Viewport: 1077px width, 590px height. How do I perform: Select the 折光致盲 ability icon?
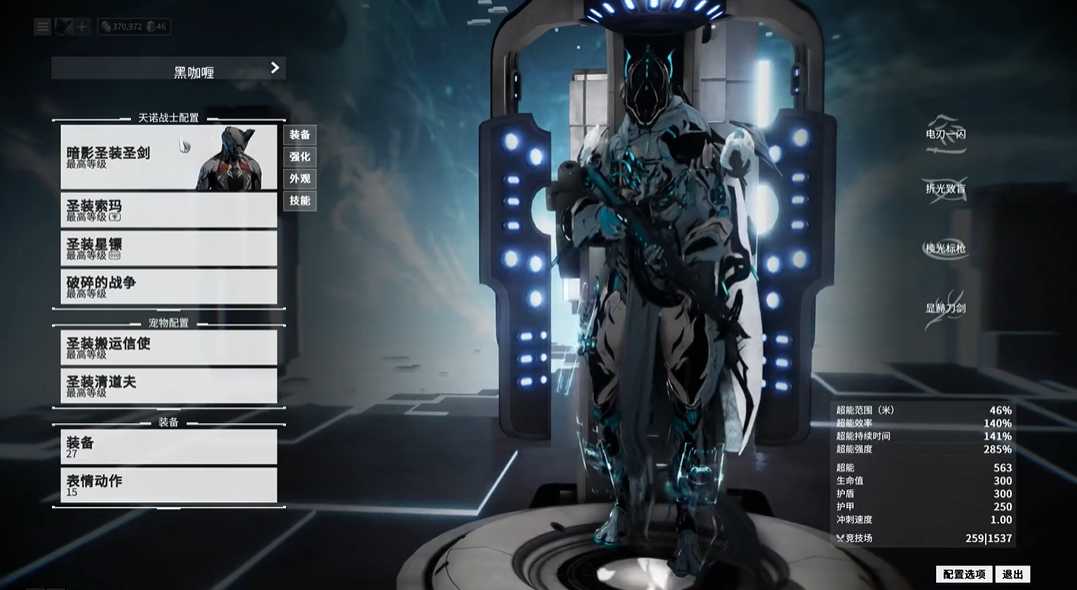(945, 188)
